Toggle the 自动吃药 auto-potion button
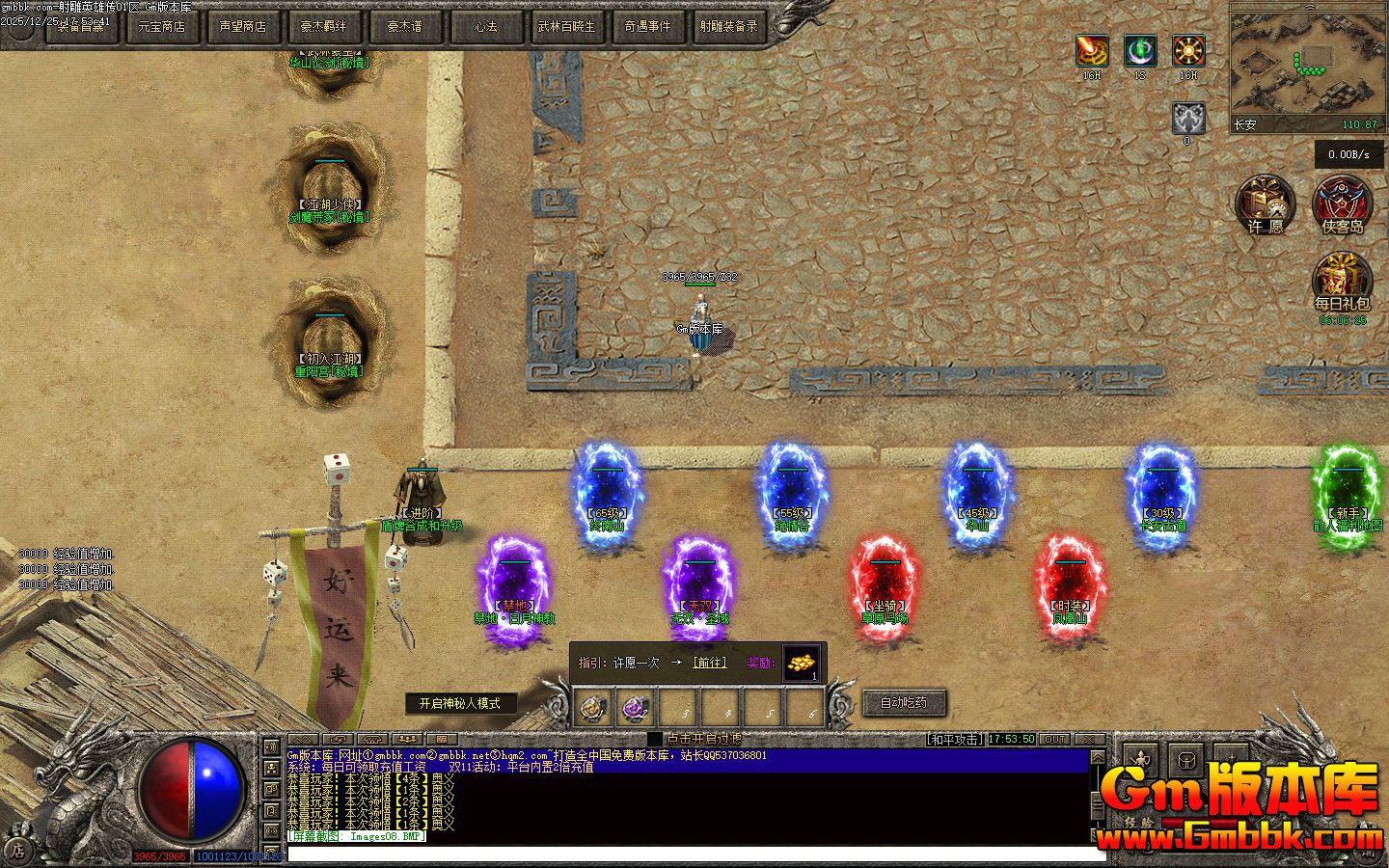1389x868 pixels. (904, 702)
